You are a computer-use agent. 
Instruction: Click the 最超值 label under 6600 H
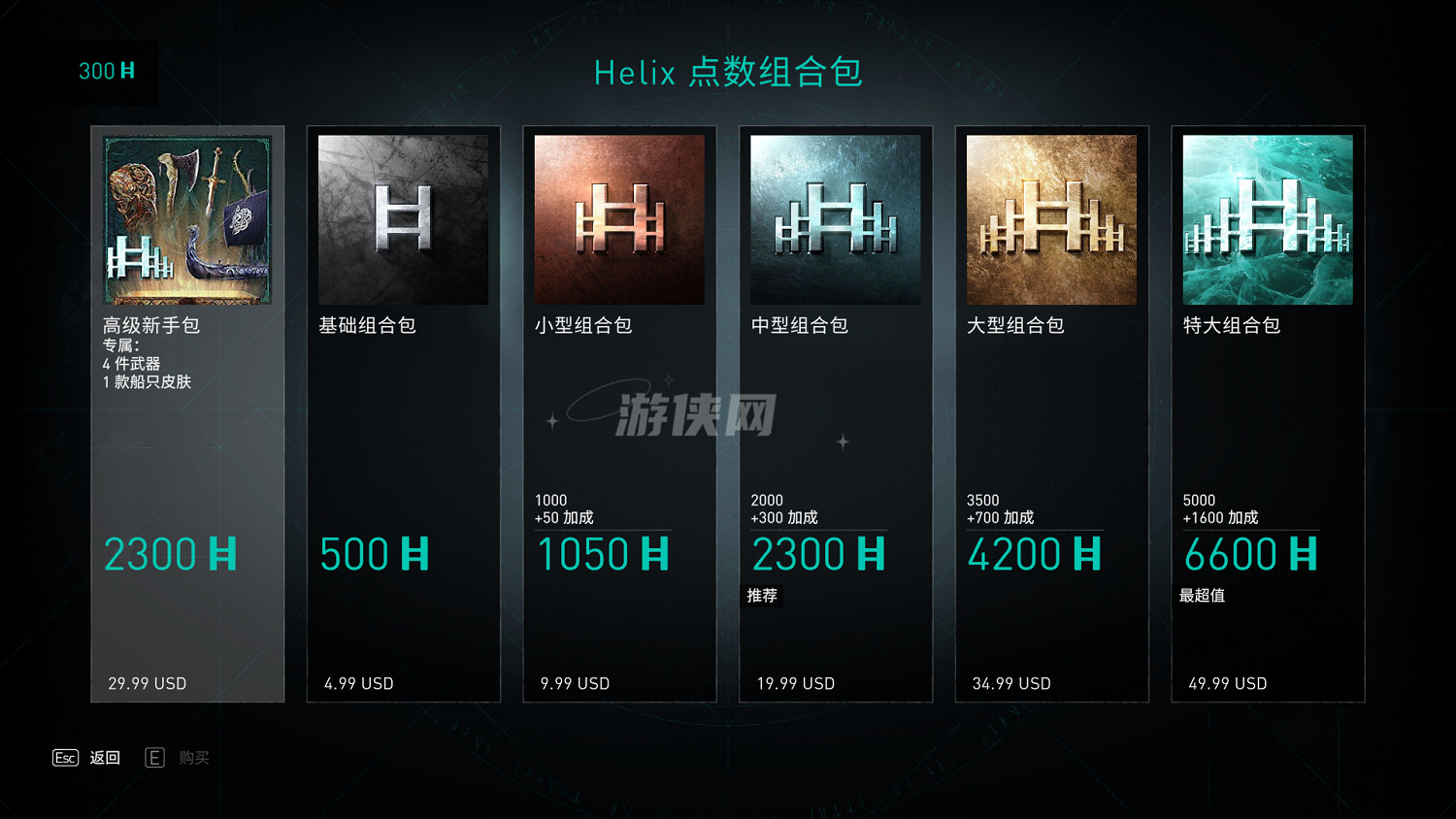pyautogui.click(x=1204, y=595)
